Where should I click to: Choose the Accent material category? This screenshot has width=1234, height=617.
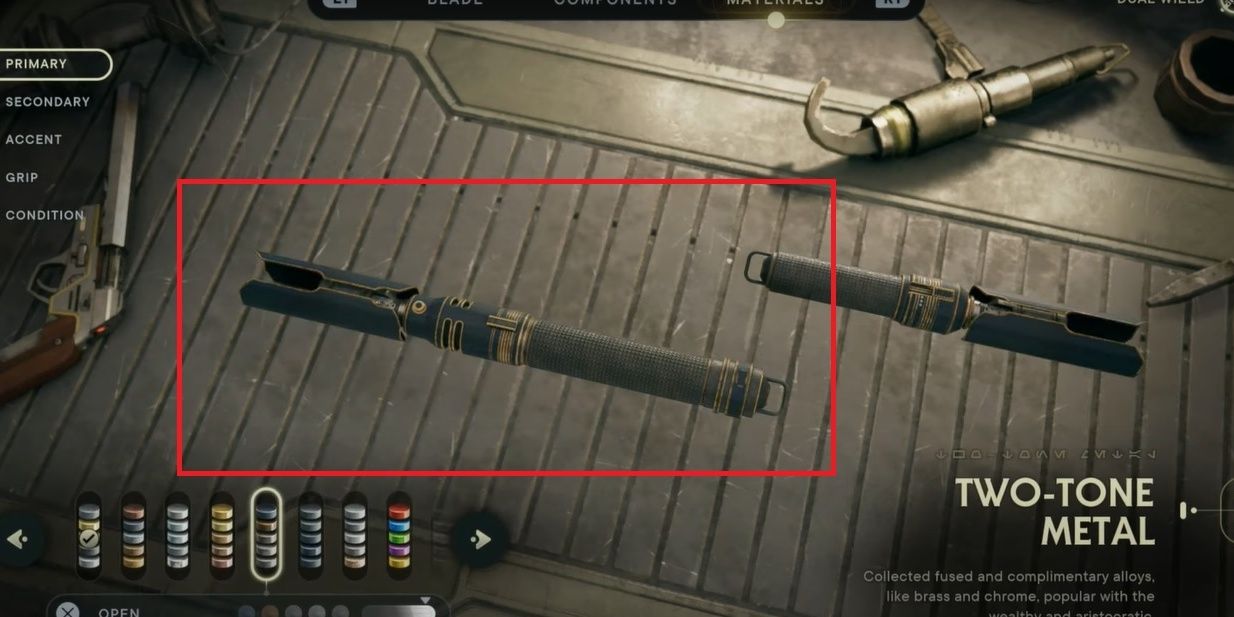point(34,140)
